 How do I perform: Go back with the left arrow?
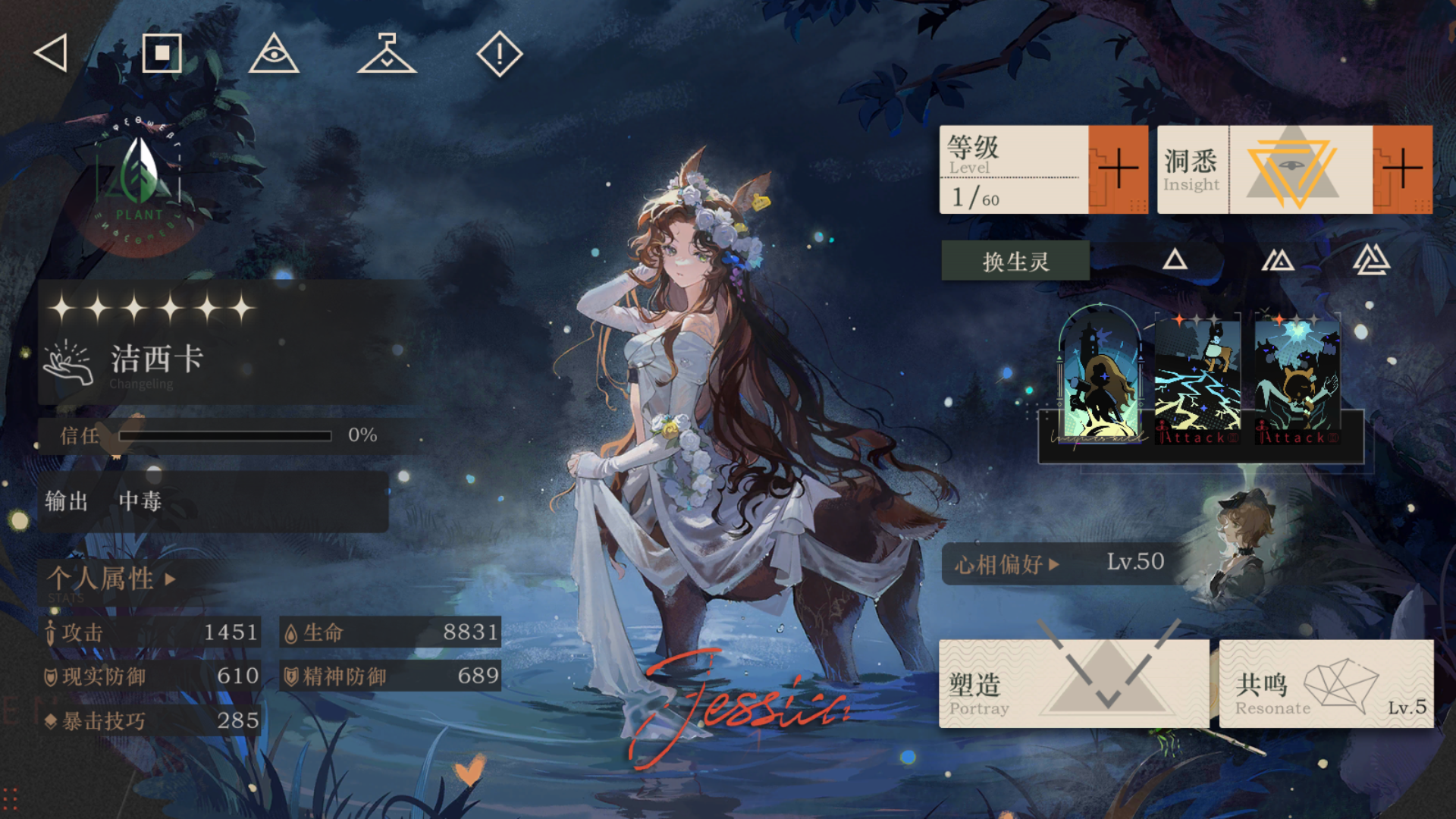point(52,54)
